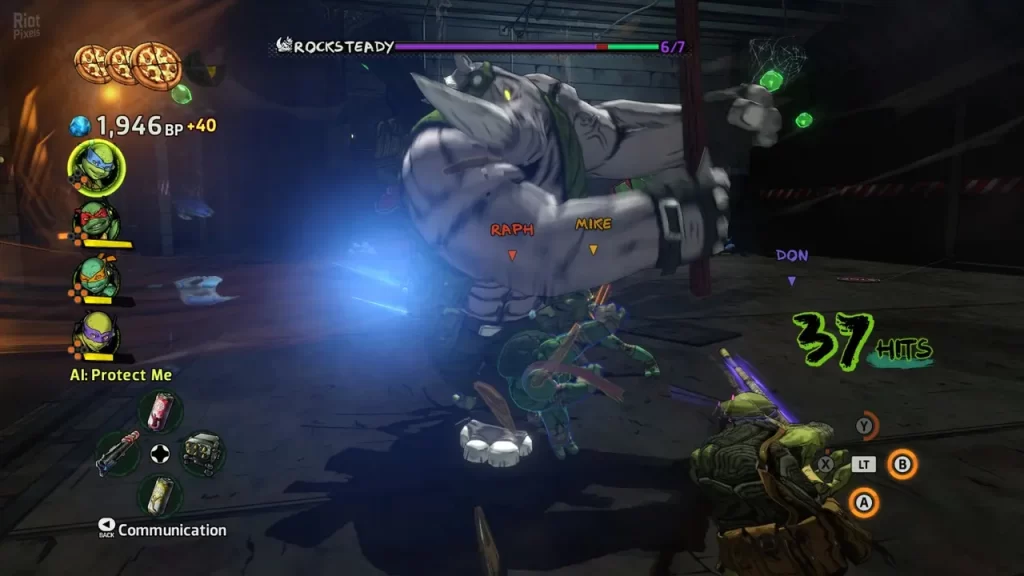Image resolution: width=1024 pixels, height=576 pixels.
Task: Use the yellow can item slot
Action: [158, 493]
